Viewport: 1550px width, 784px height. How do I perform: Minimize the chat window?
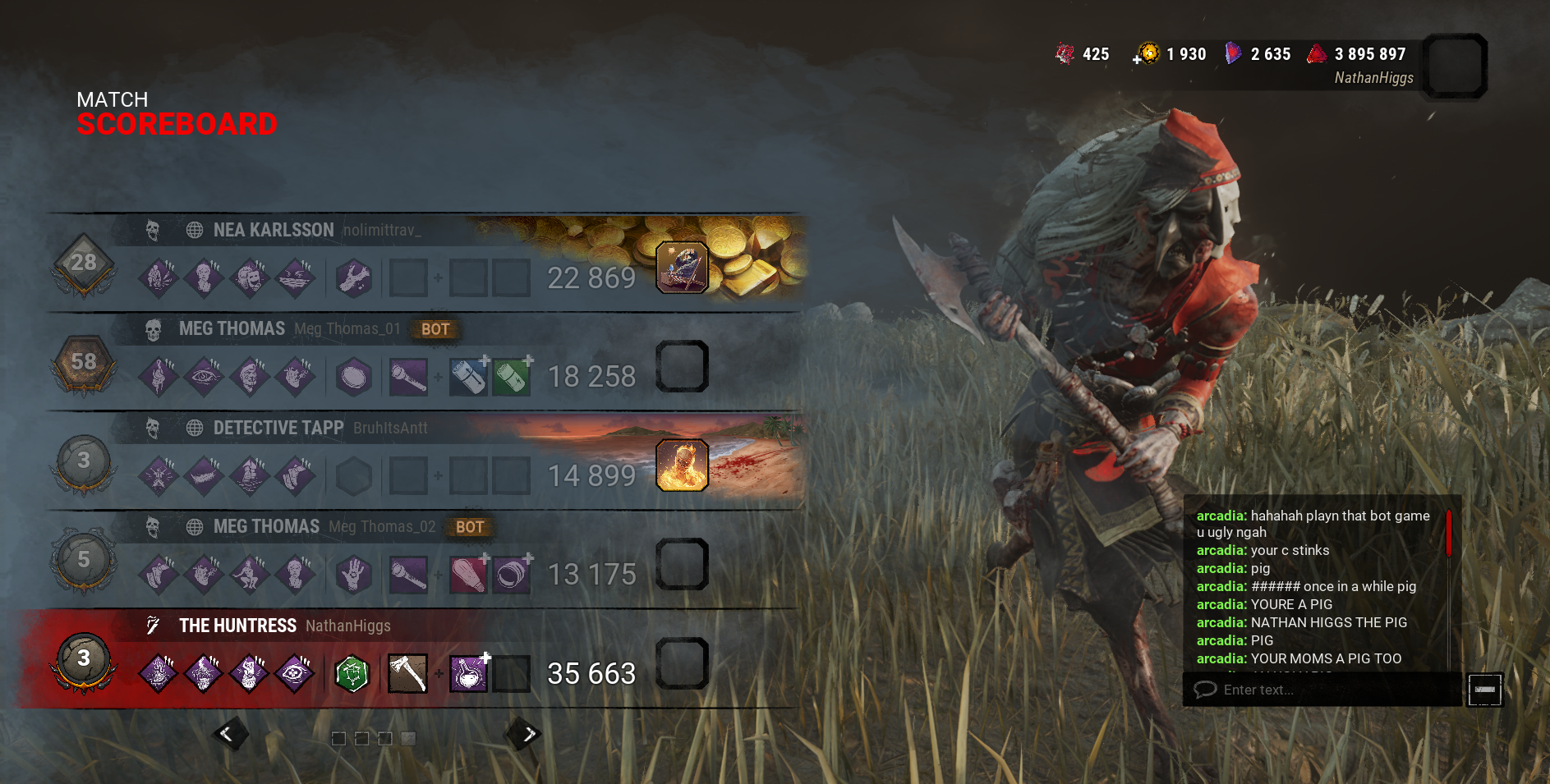(1485, 690)
